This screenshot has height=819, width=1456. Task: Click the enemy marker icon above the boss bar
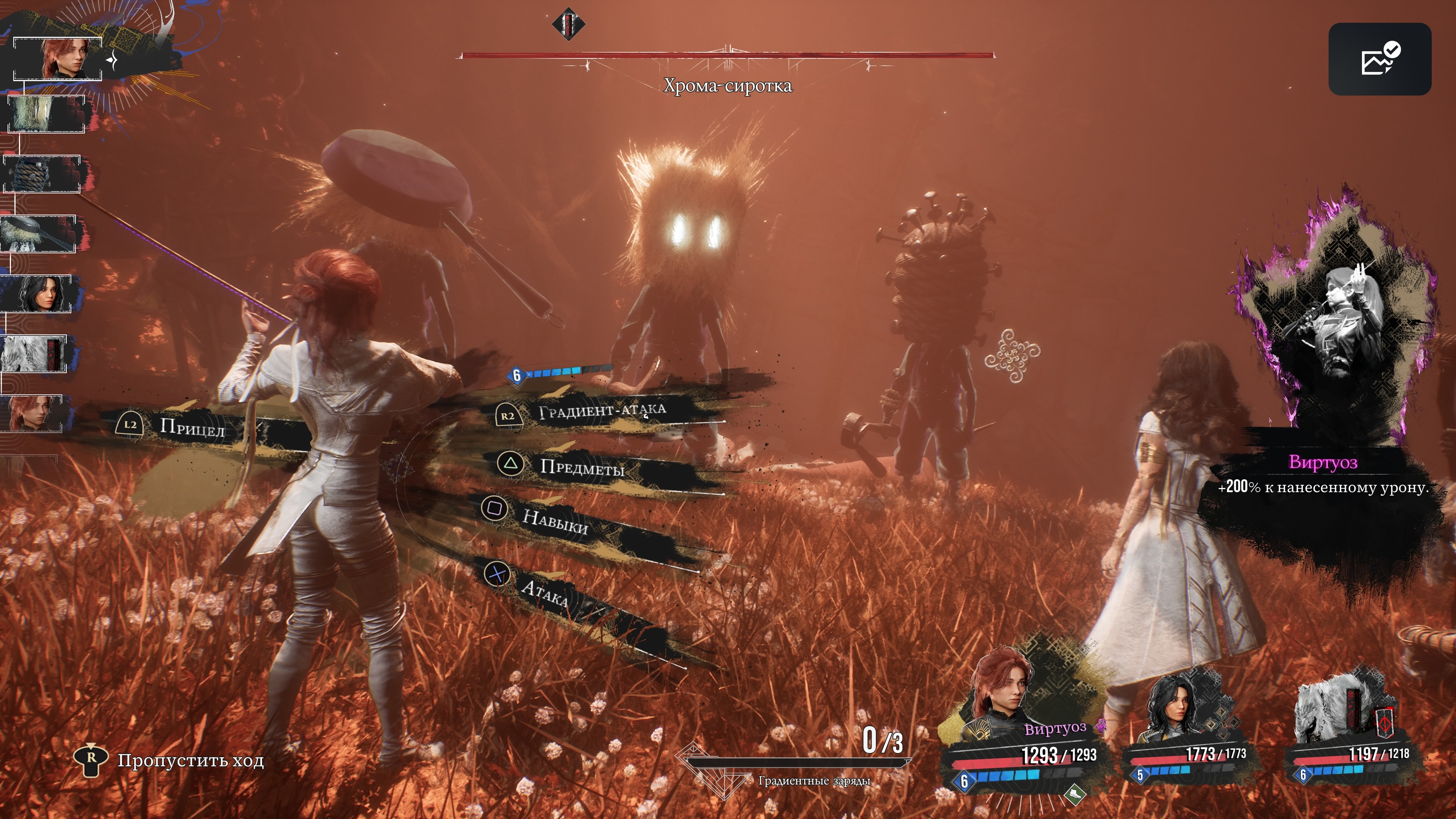click(x=569, y=24)
